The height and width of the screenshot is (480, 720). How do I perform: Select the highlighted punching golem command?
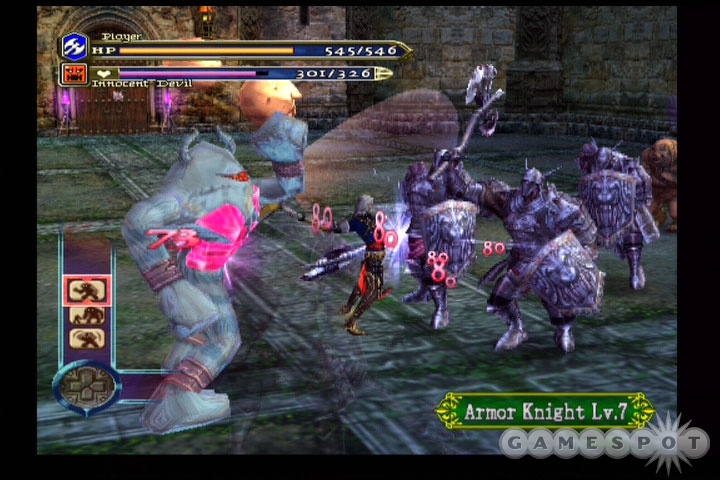[87, 291]
